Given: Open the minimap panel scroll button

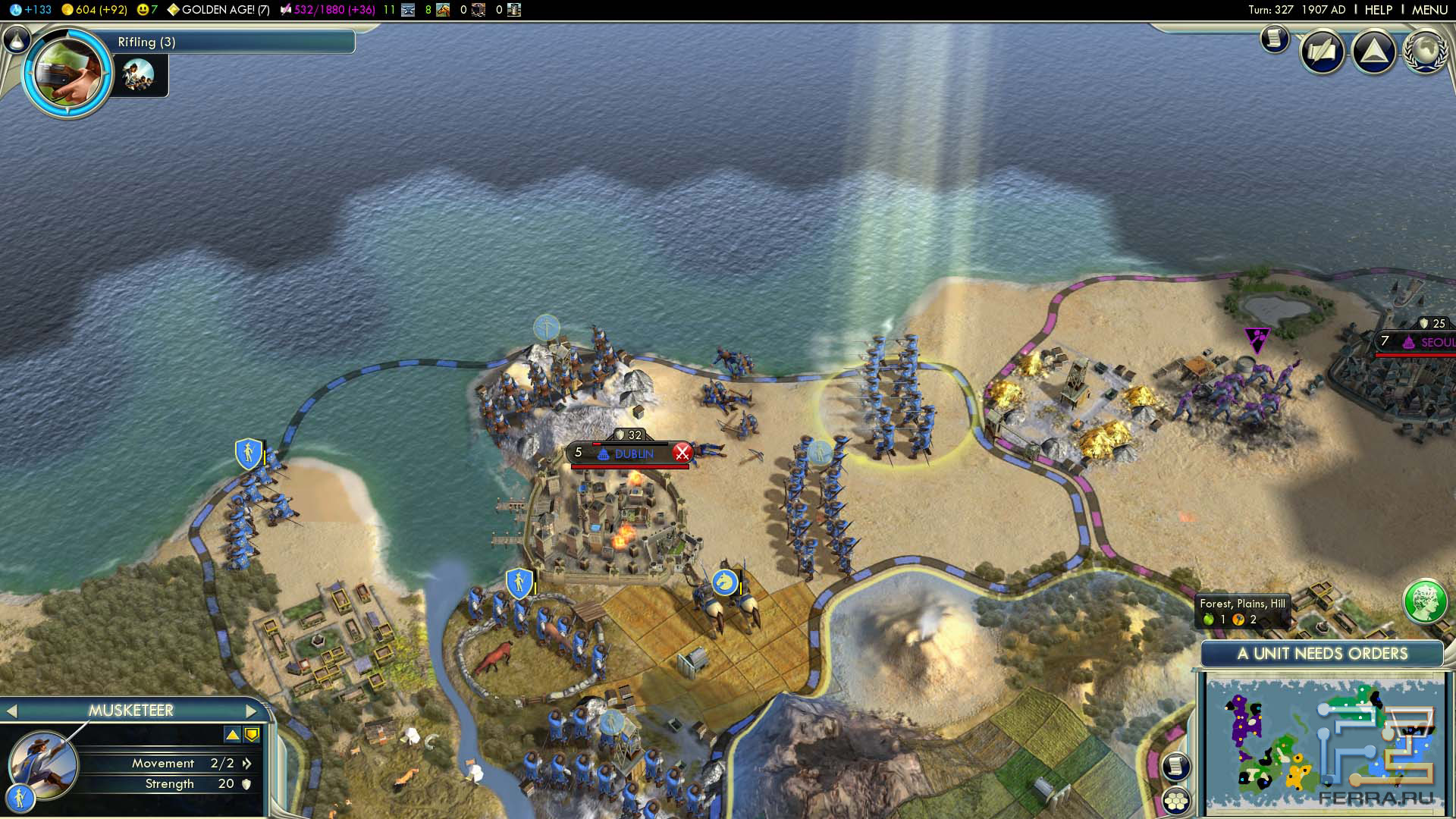Looking at the screenshot, I should tap(1175, 766).
